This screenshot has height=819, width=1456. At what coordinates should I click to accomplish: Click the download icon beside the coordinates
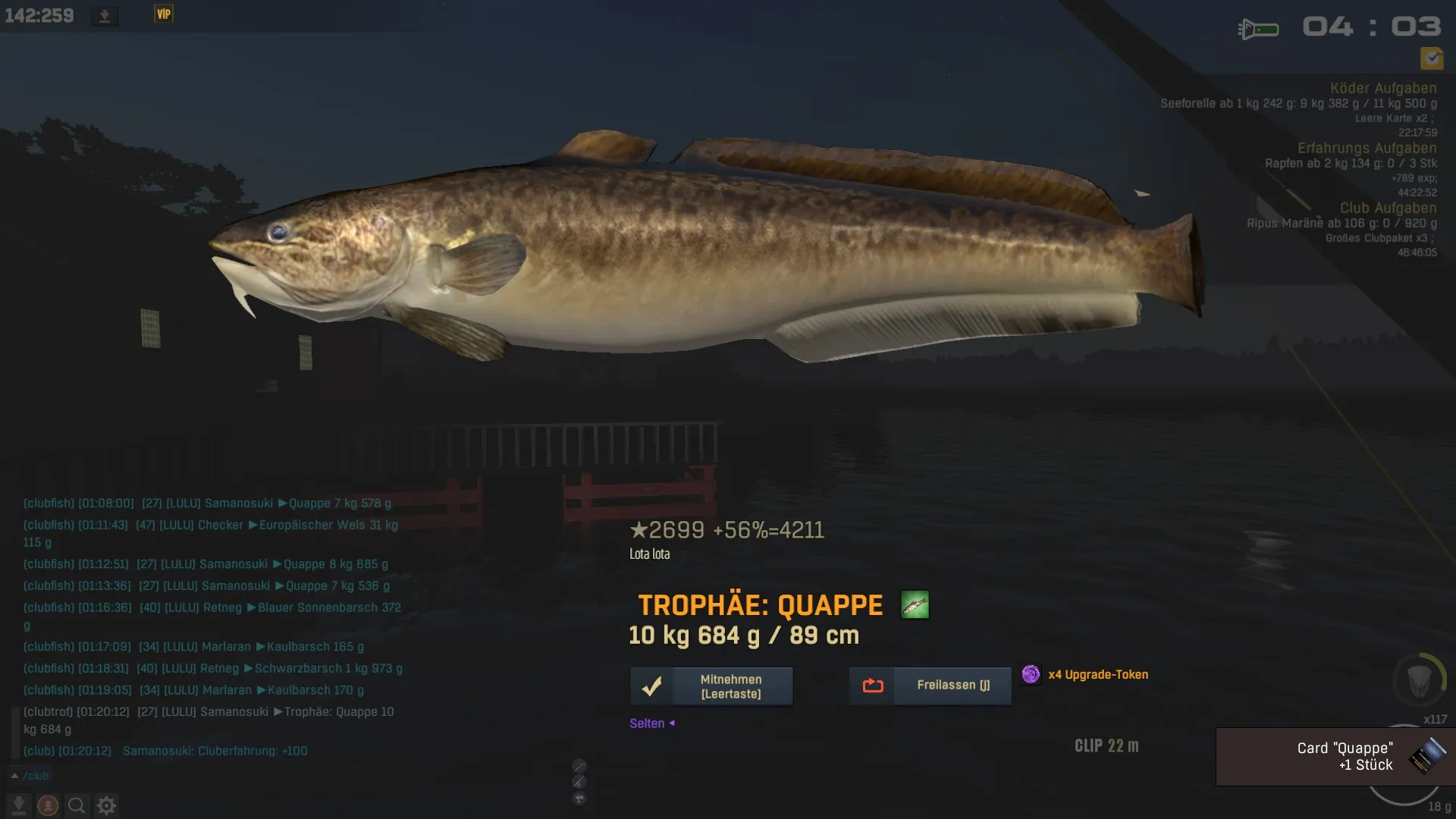105,16
